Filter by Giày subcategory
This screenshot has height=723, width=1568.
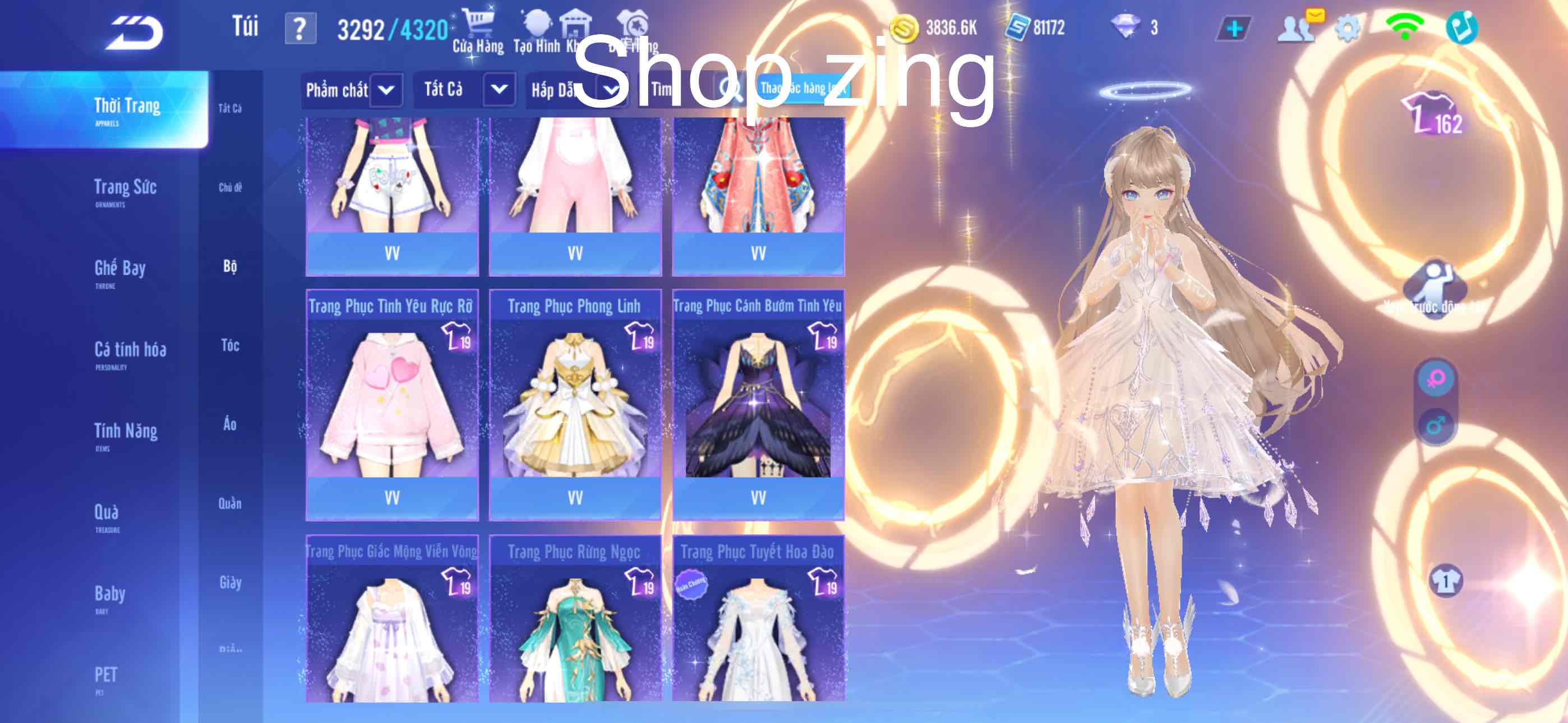pyautogui.click(x=230, y=582)
